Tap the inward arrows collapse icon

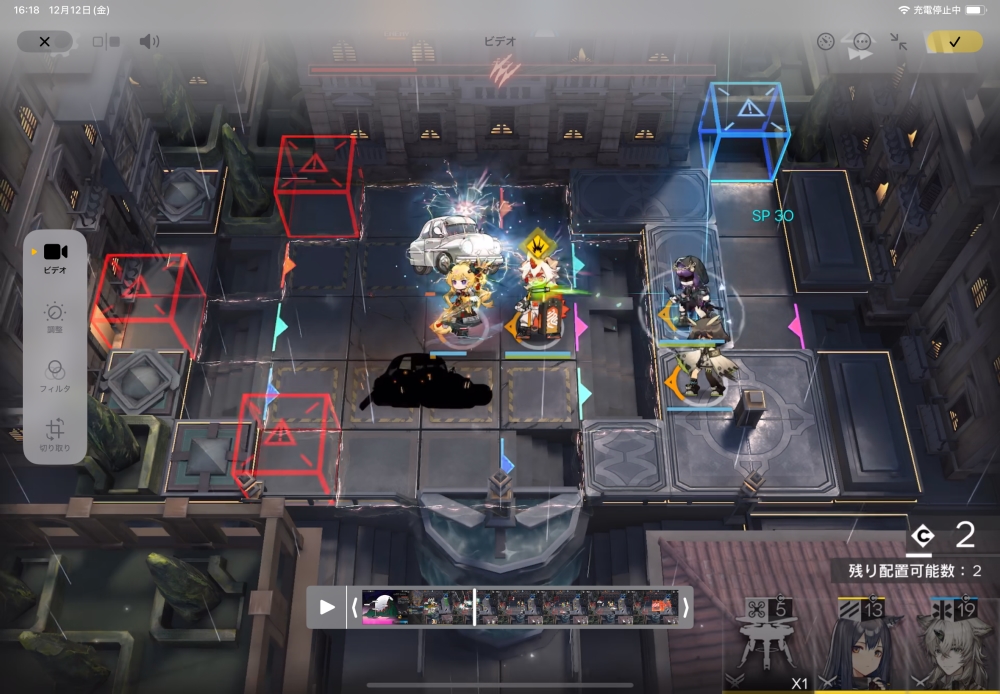click(899, 42)
